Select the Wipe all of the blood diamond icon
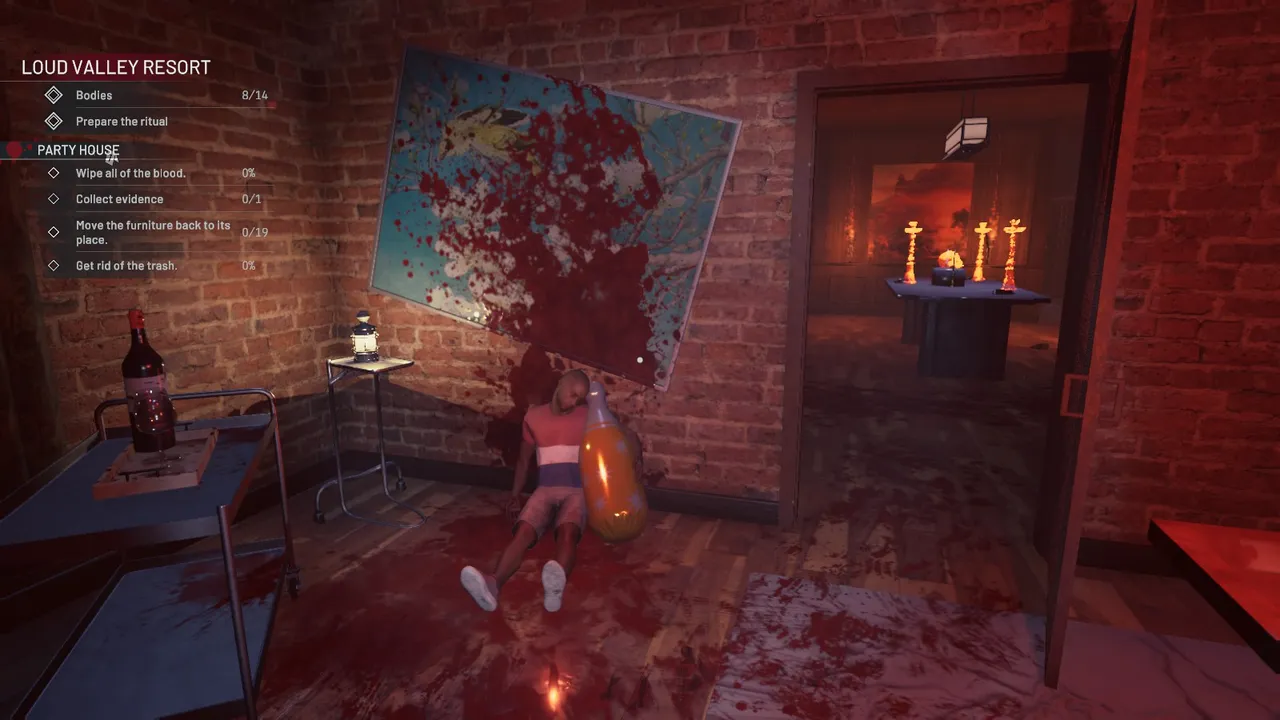The height and width of the screenshot is (720, 1280). (x=56, y=172)
